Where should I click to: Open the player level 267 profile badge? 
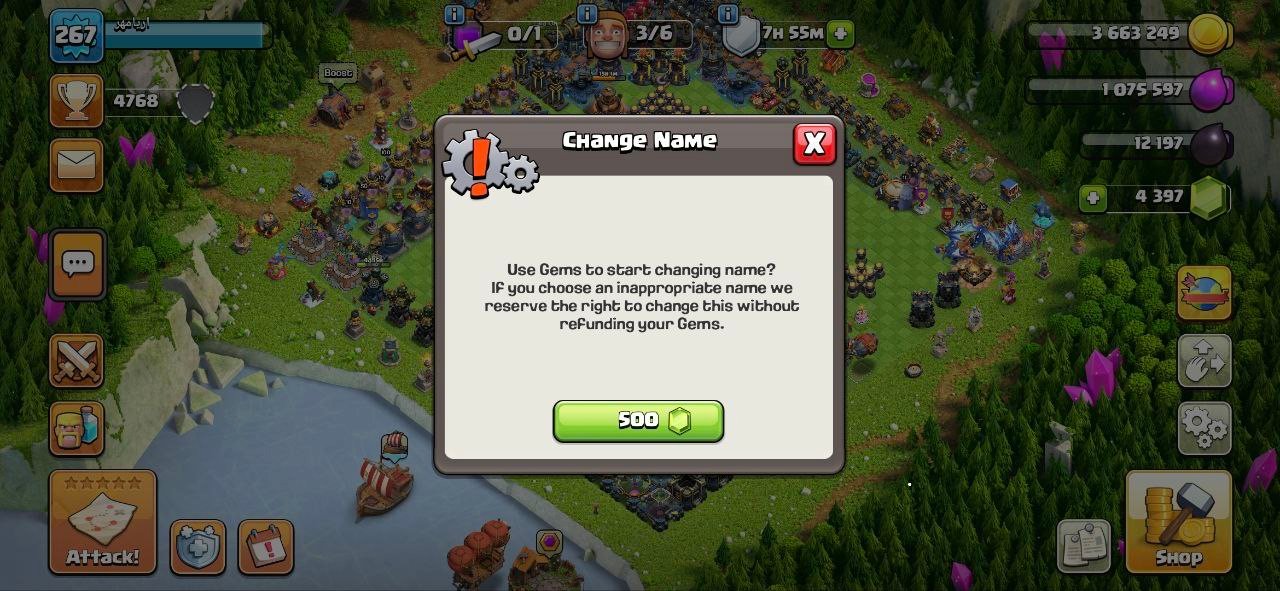[76, 36]
